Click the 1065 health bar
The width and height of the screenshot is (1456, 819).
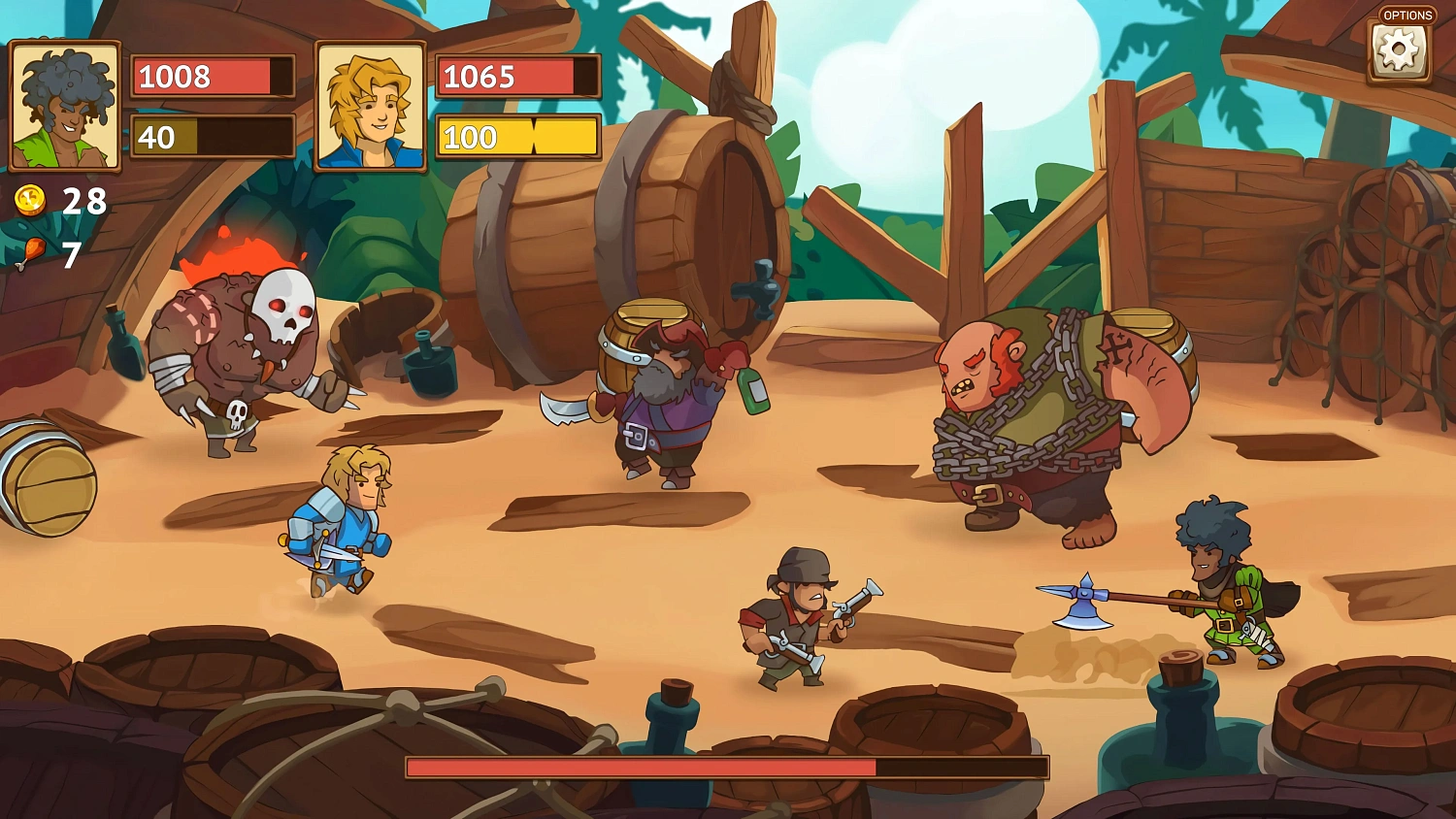click(517, 76)
